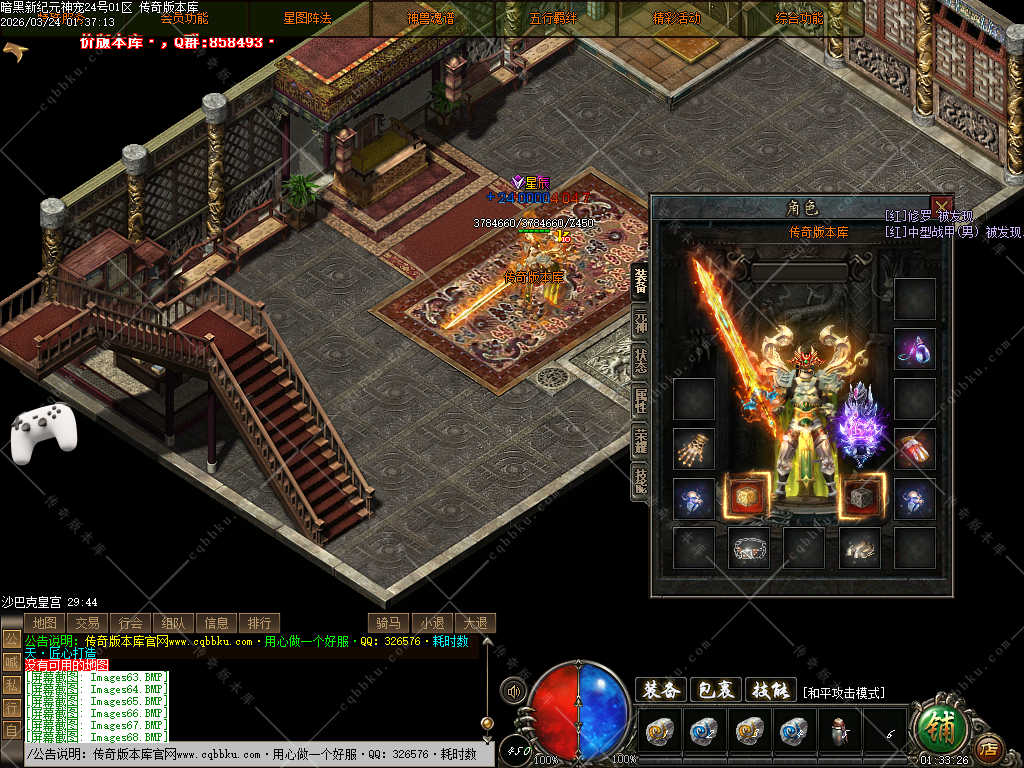The height and width of the screenshot is (768, 1024).
Task: Open the 精彩活动 events menu
Action: pos(677,18)
